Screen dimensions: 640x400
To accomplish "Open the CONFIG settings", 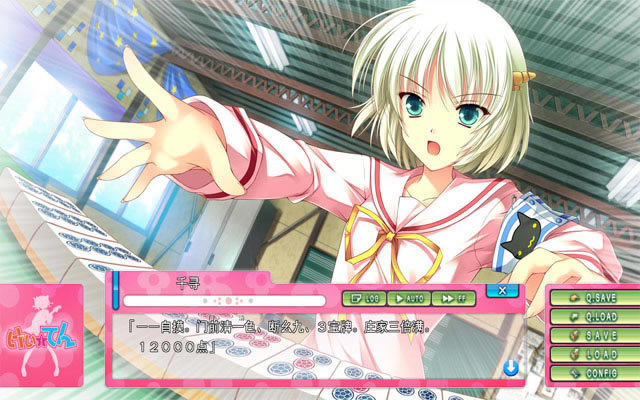I will click(x=593, y=373).
